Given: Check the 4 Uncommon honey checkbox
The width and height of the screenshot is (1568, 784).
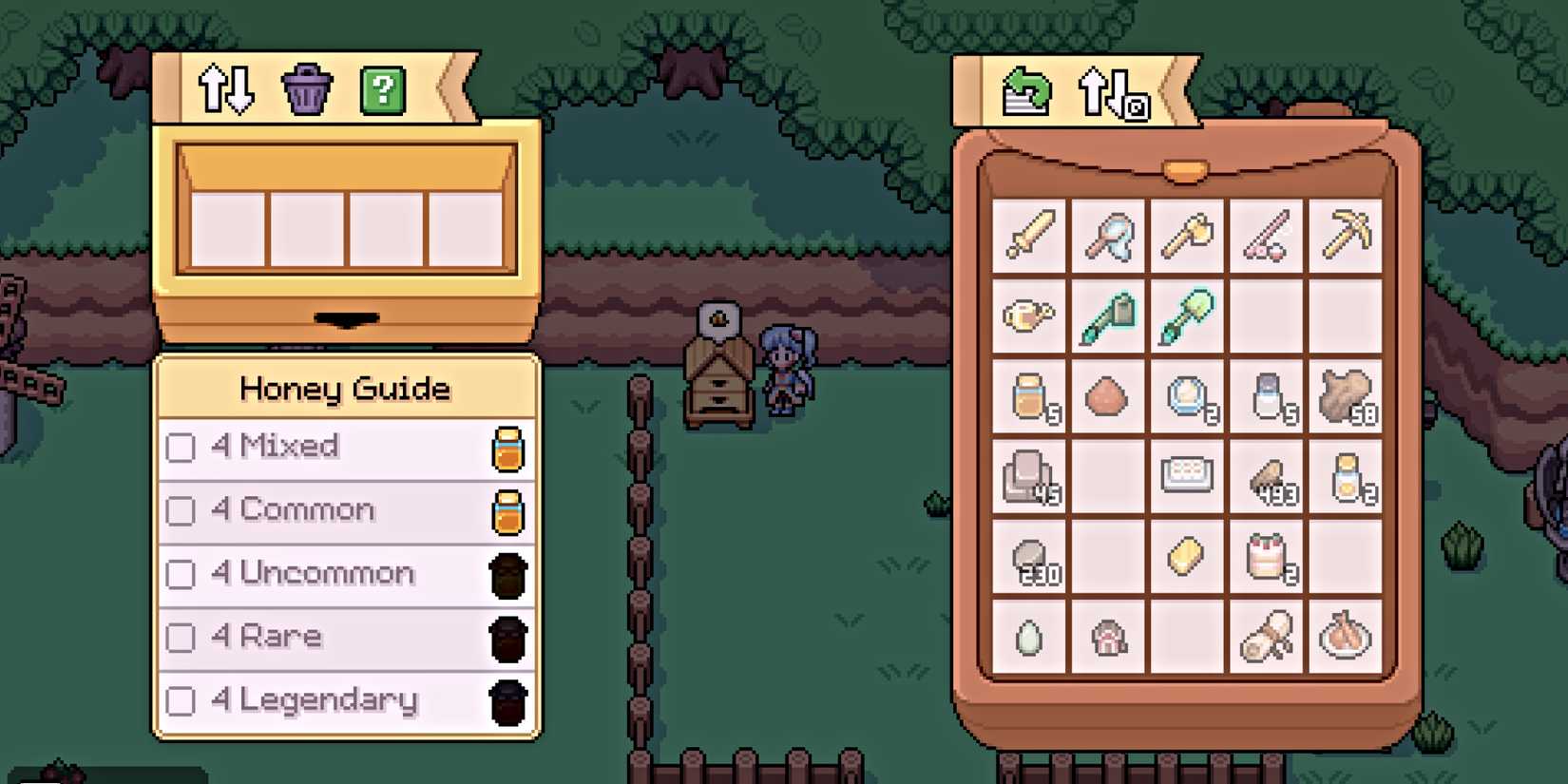Looking at the screenshot, I should point(179,574).
